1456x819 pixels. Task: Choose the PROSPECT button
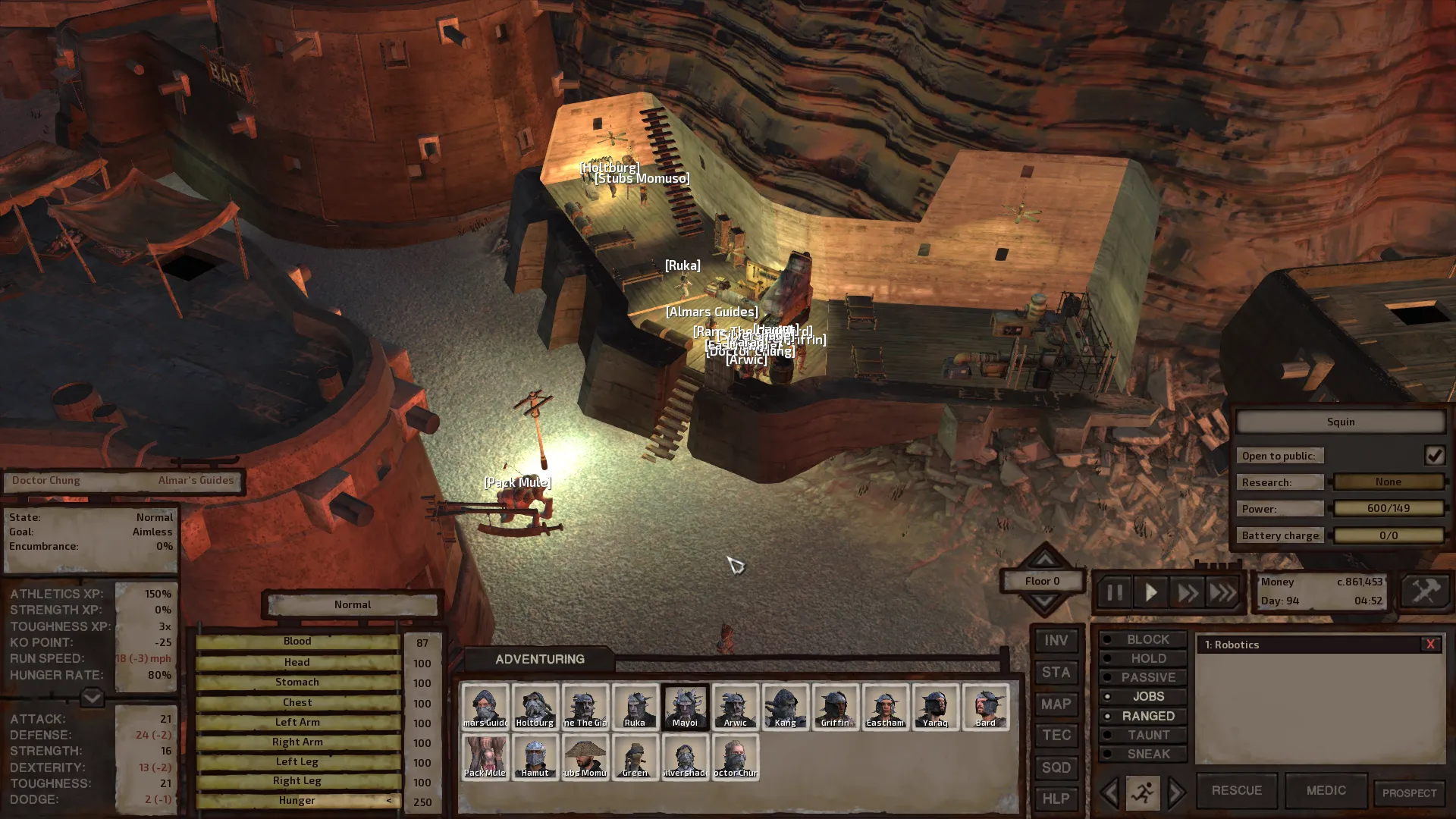(1409, 793)
